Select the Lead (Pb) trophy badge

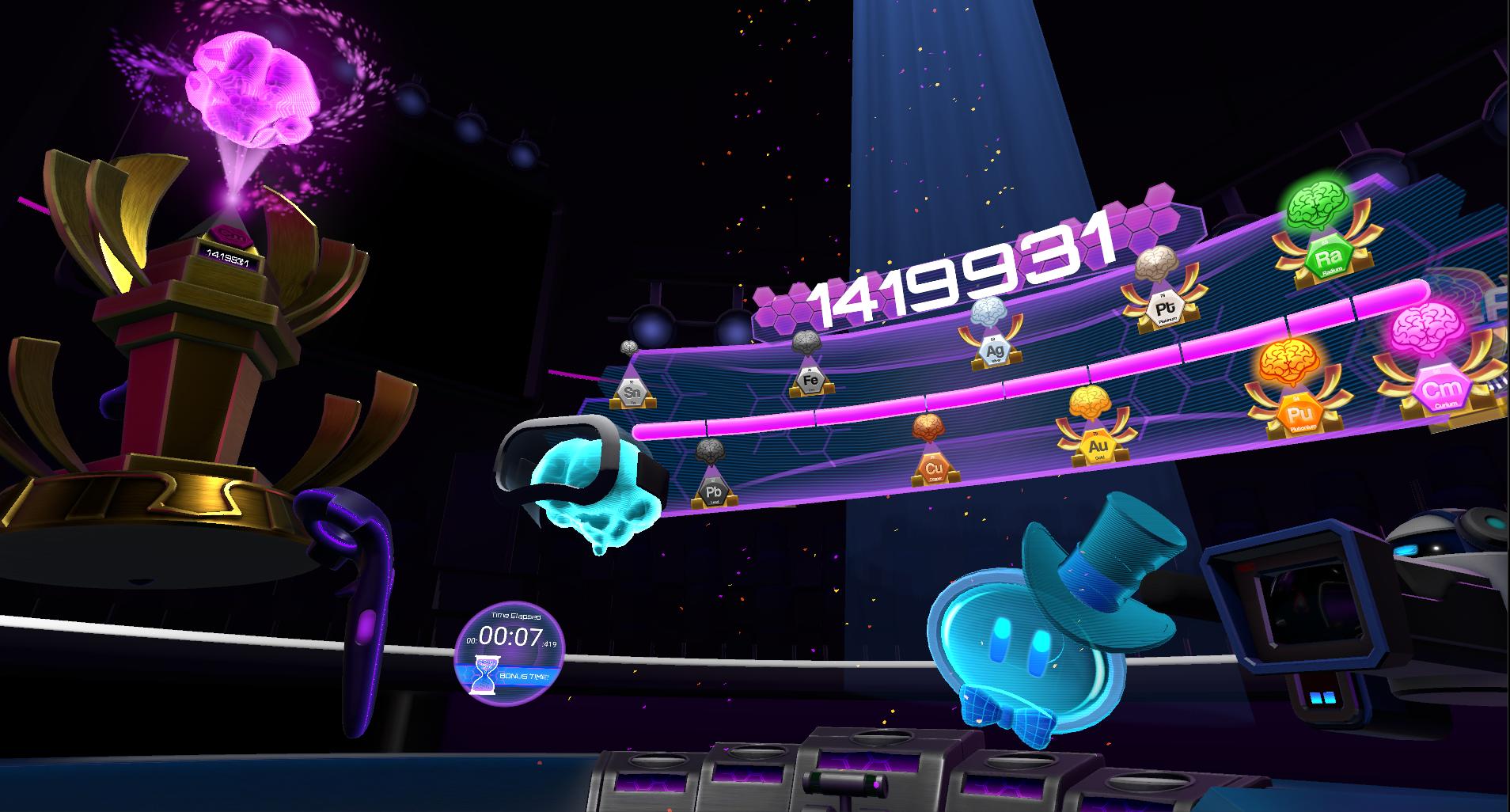714,492
